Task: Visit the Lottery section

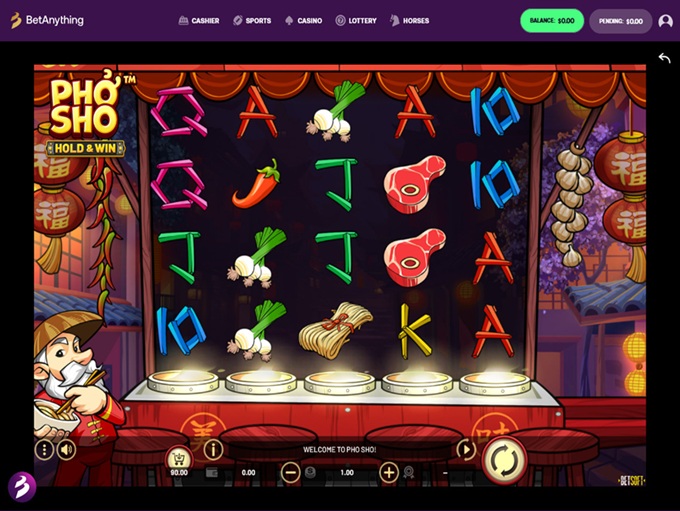Action: click(x=356, y=20)
